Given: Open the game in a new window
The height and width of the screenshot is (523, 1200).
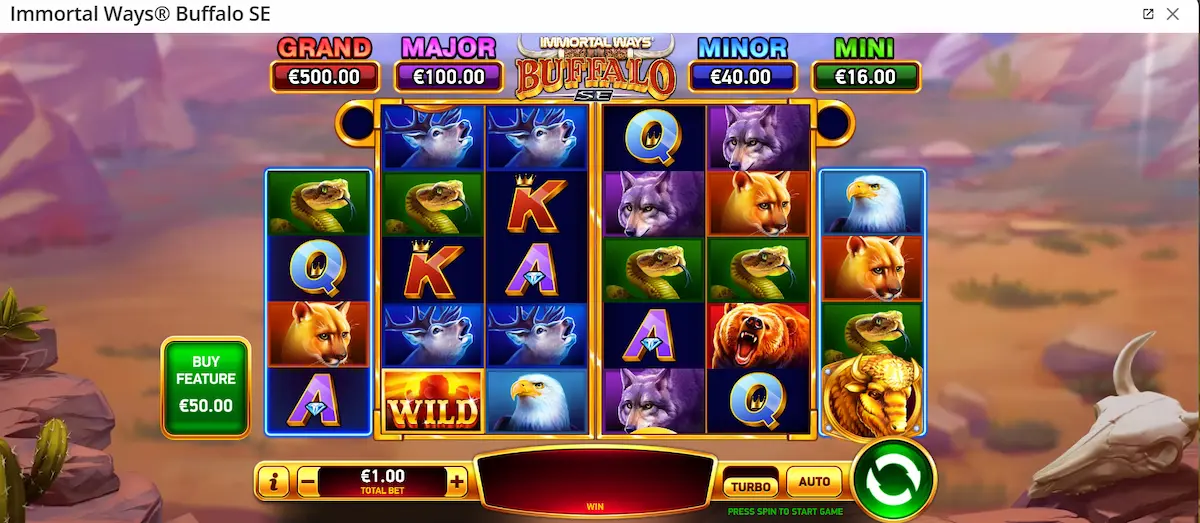Looking at the screenshot, I should (x=1148, y=14).
